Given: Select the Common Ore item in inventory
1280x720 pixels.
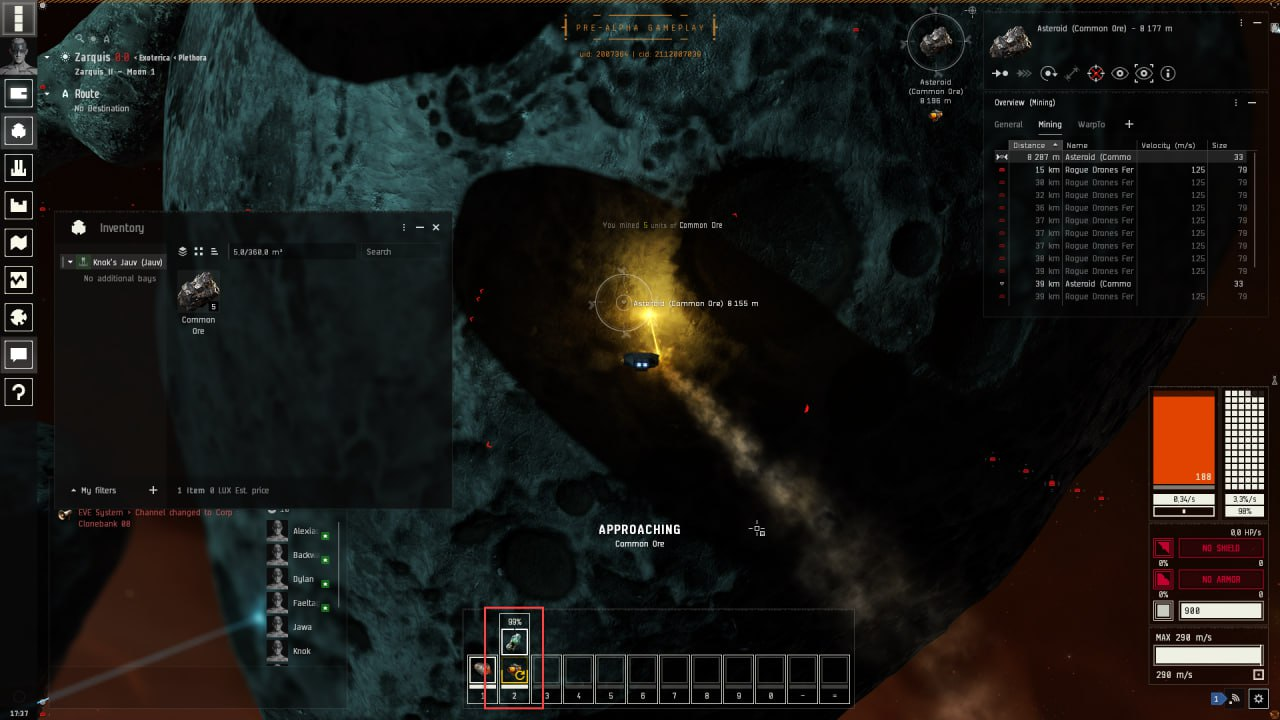Looking at the screenshot, I should (198, 291).
